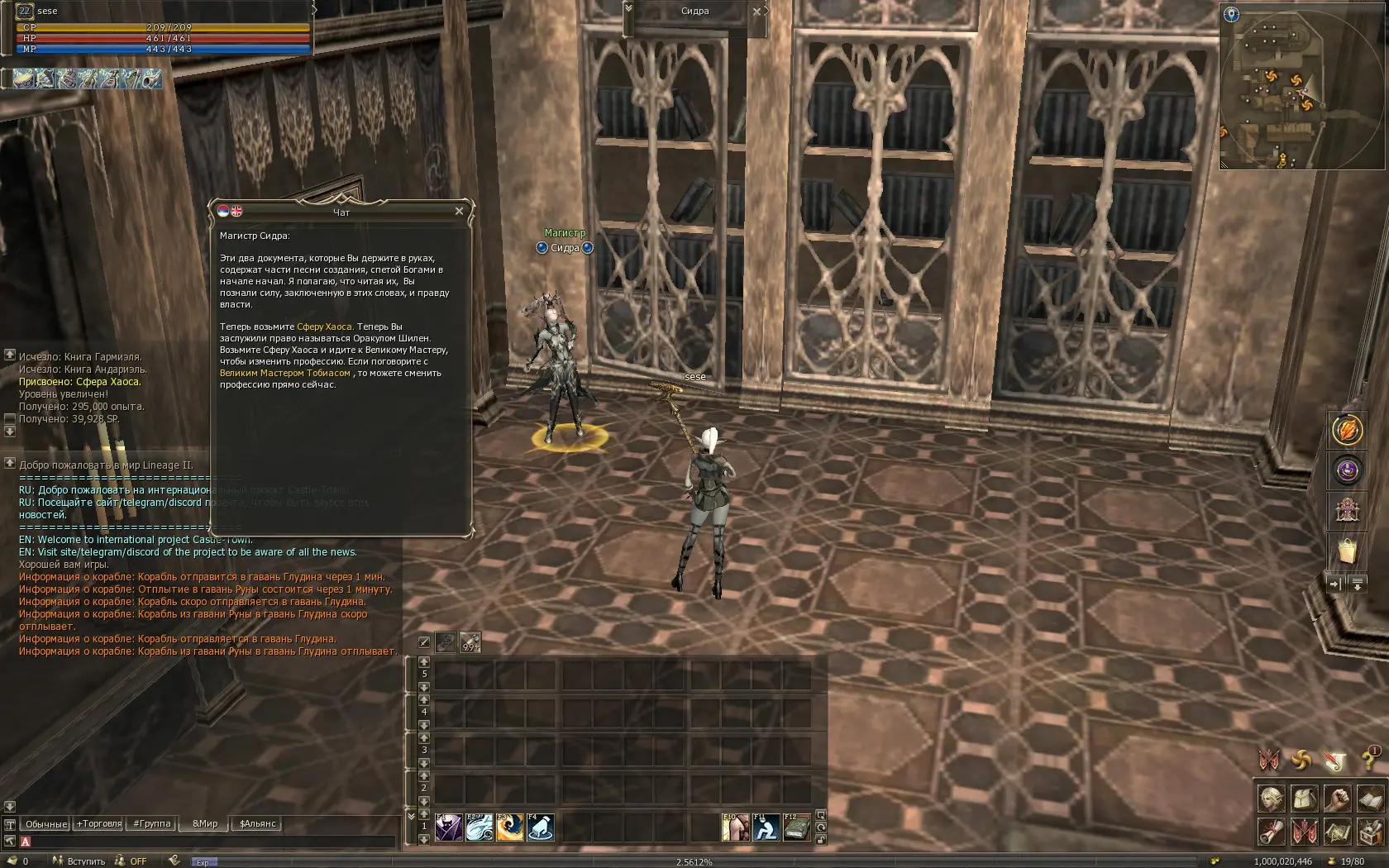Open the inventory bag icon
Screen dimensions: 1389x868
[x=1304, y=799]
